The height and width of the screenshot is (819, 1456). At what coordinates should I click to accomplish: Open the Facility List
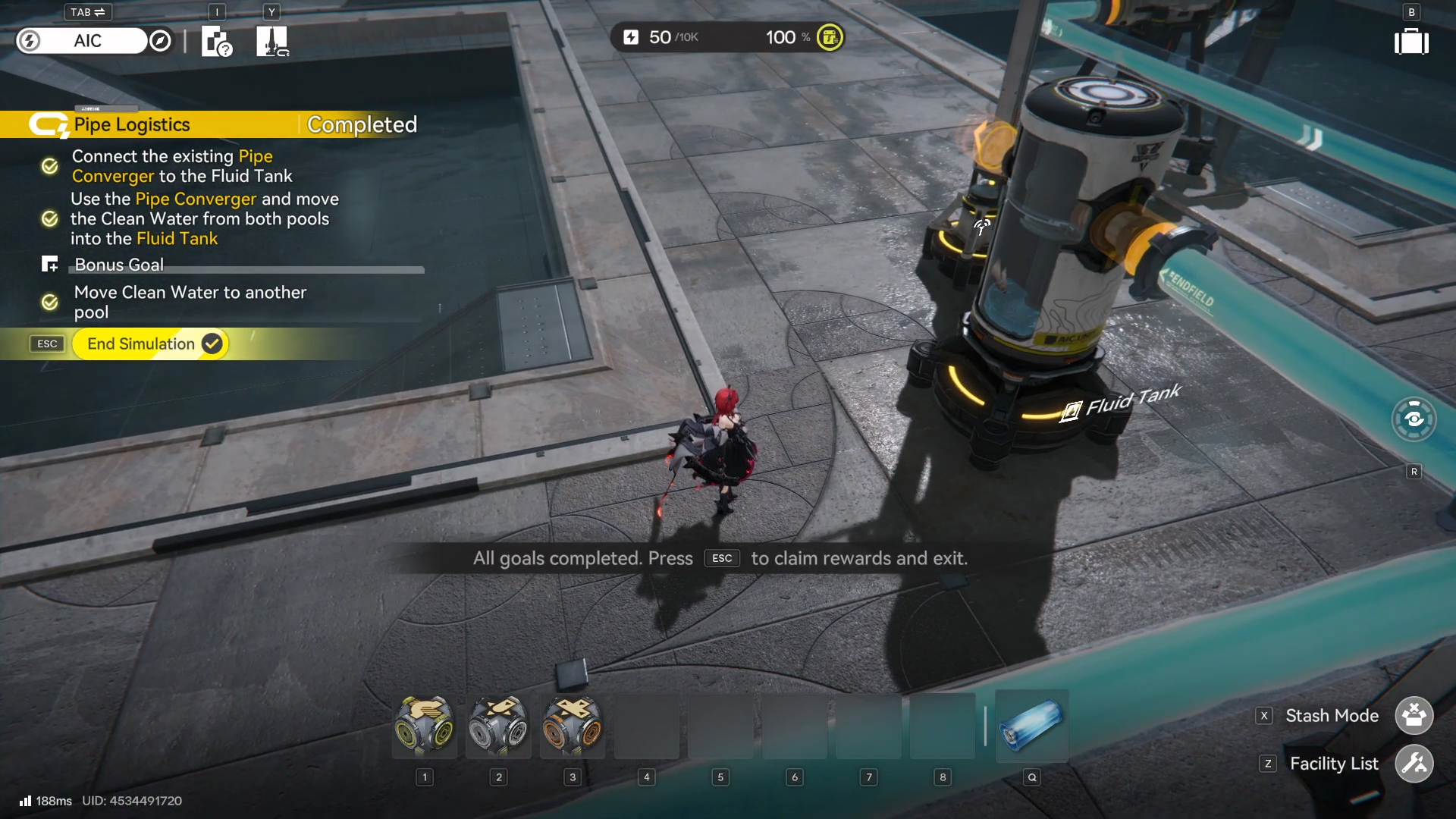click(x=1414, y=764)
